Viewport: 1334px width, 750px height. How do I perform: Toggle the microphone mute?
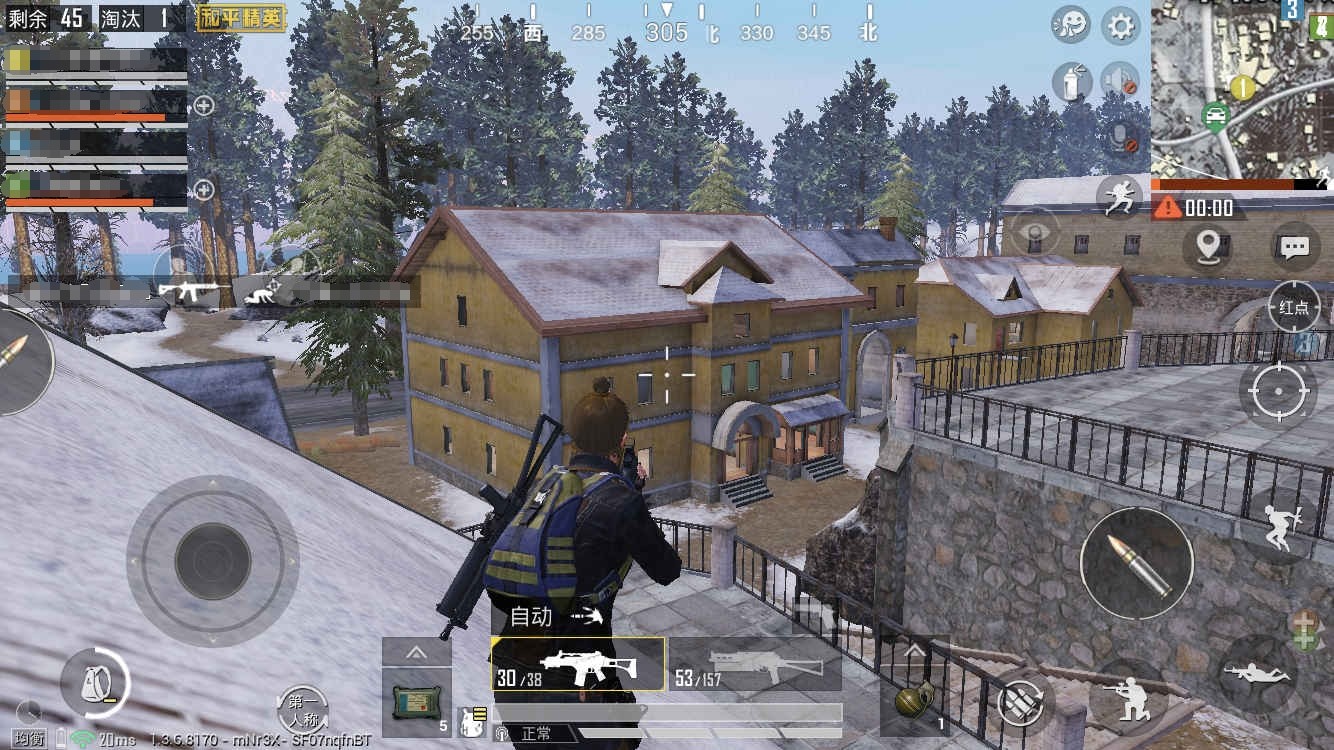(1121, 138)
